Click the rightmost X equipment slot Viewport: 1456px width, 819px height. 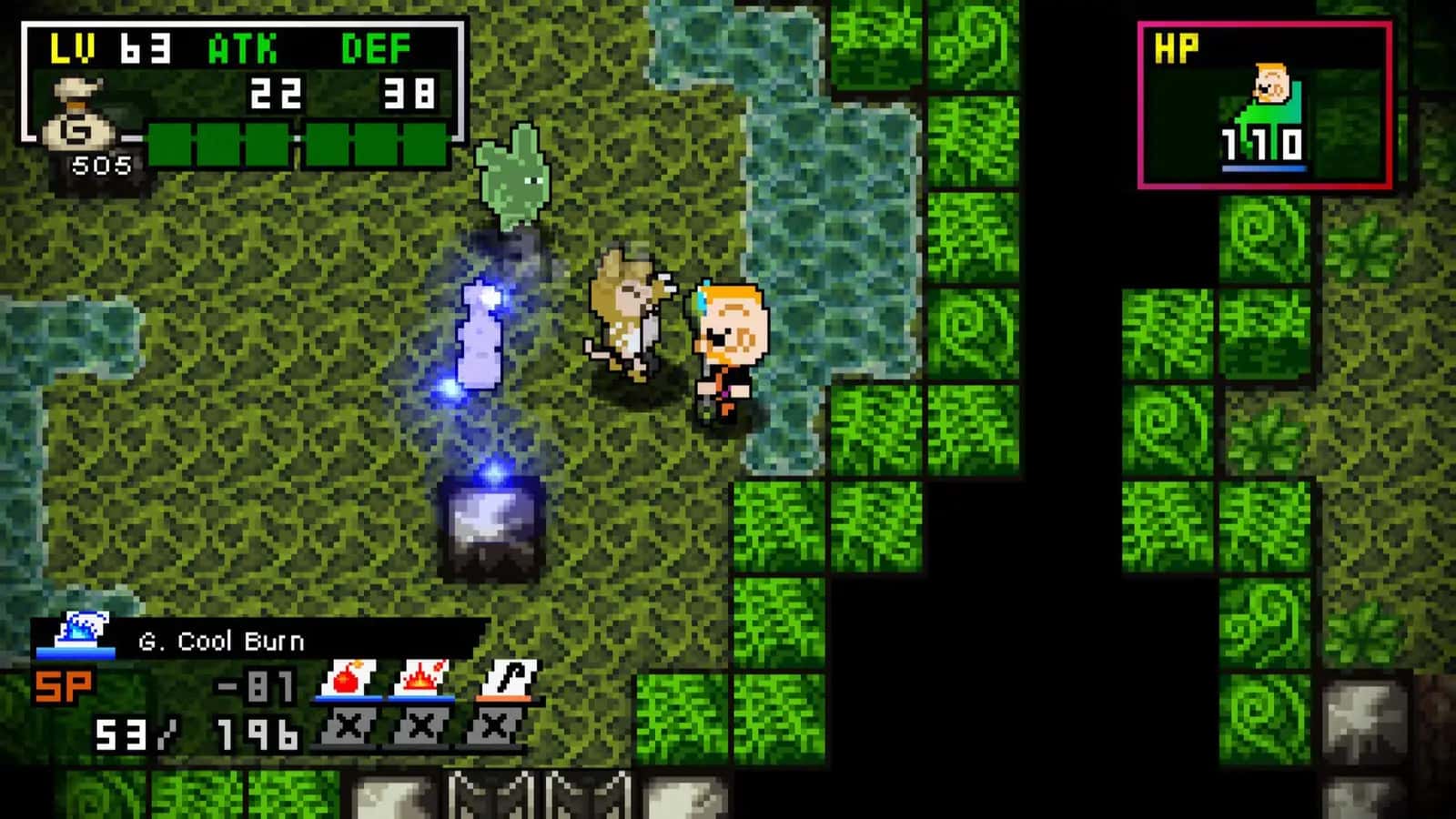pos(499,725)
